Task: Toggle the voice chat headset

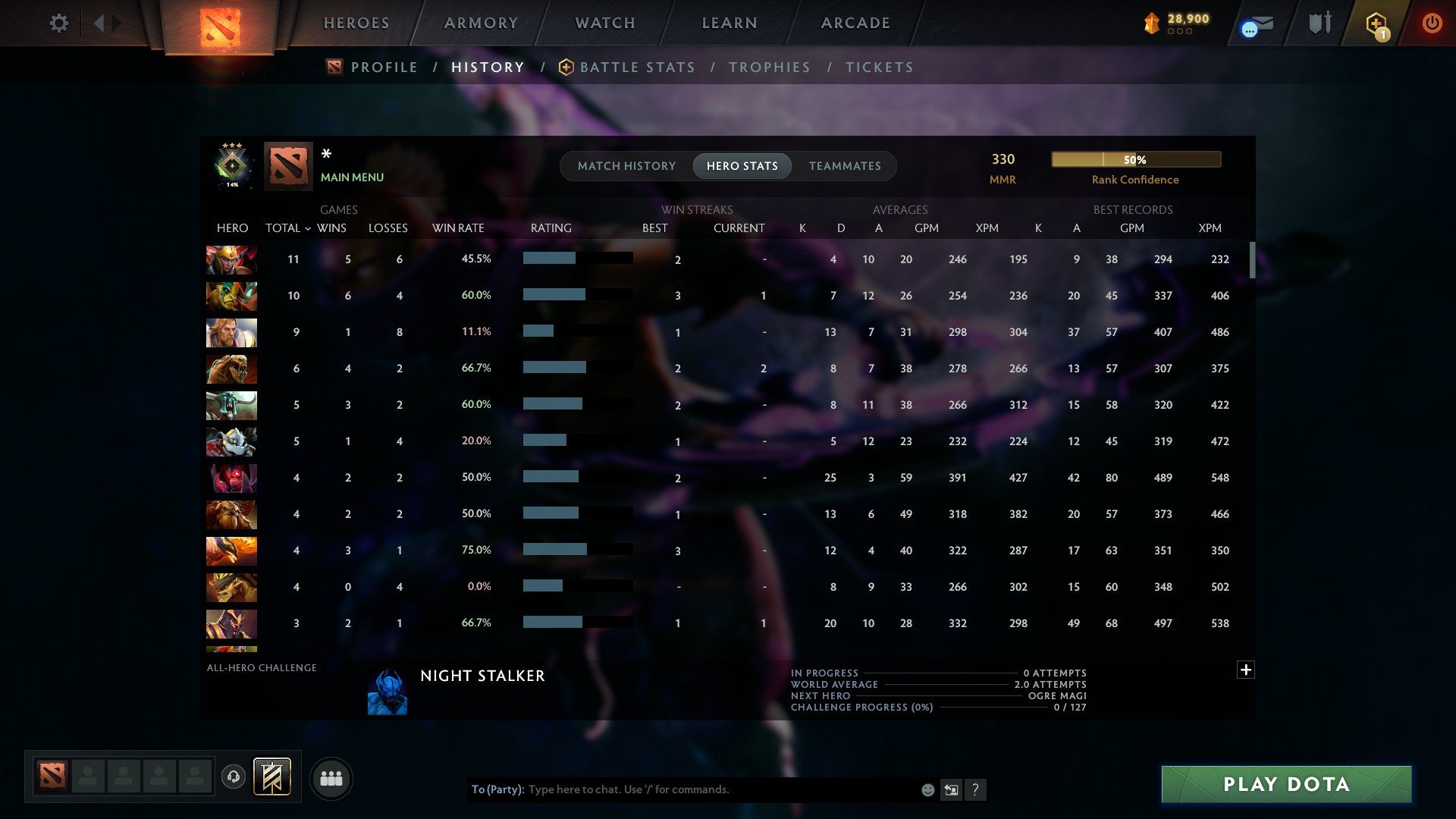Action: tap(234, 777)
